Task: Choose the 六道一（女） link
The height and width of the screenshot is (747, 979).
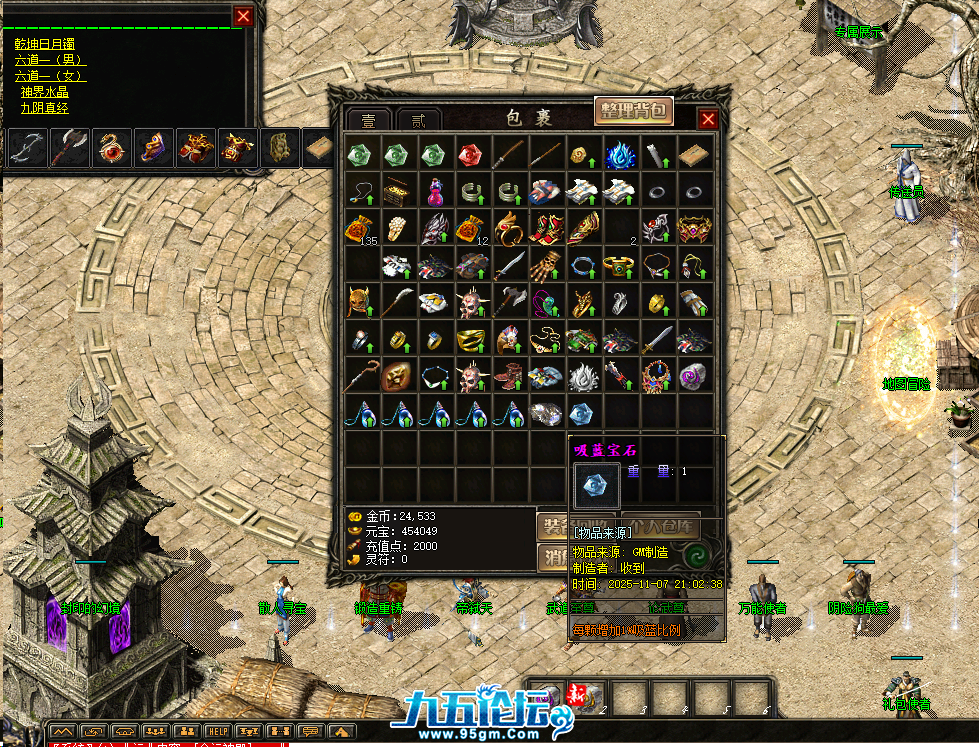Action: [50, 76]
